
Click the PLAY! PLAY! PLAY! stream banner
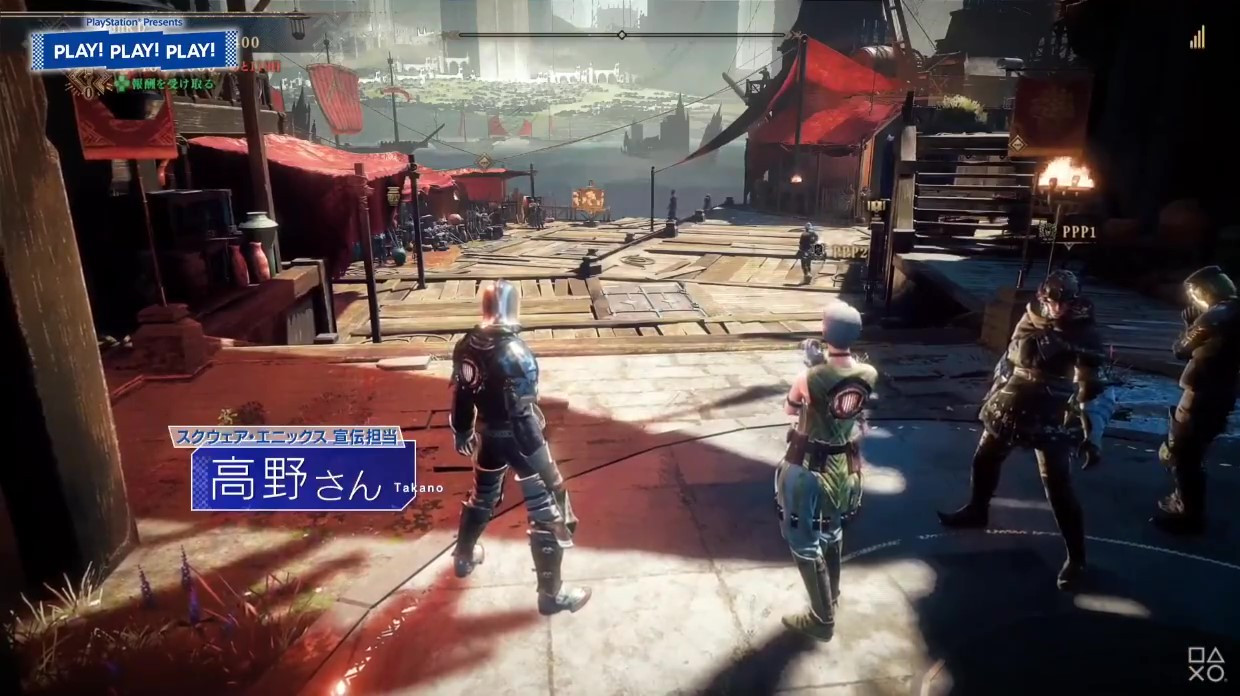tap(134, 50)
